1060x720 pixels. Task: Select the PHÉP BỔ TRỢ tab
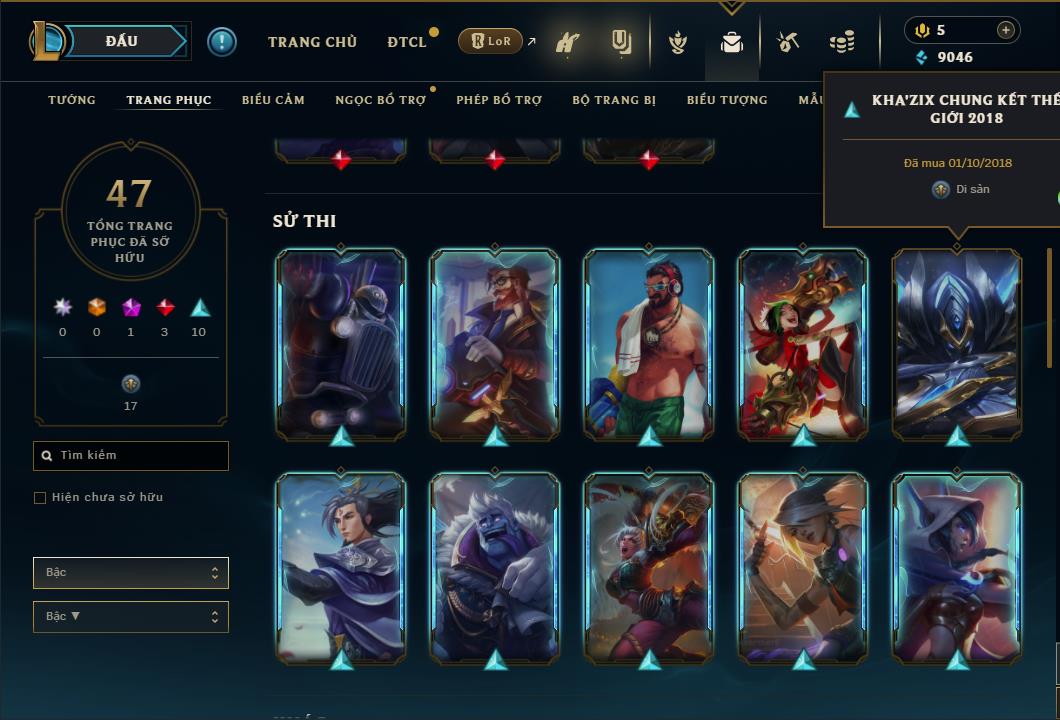499,100
